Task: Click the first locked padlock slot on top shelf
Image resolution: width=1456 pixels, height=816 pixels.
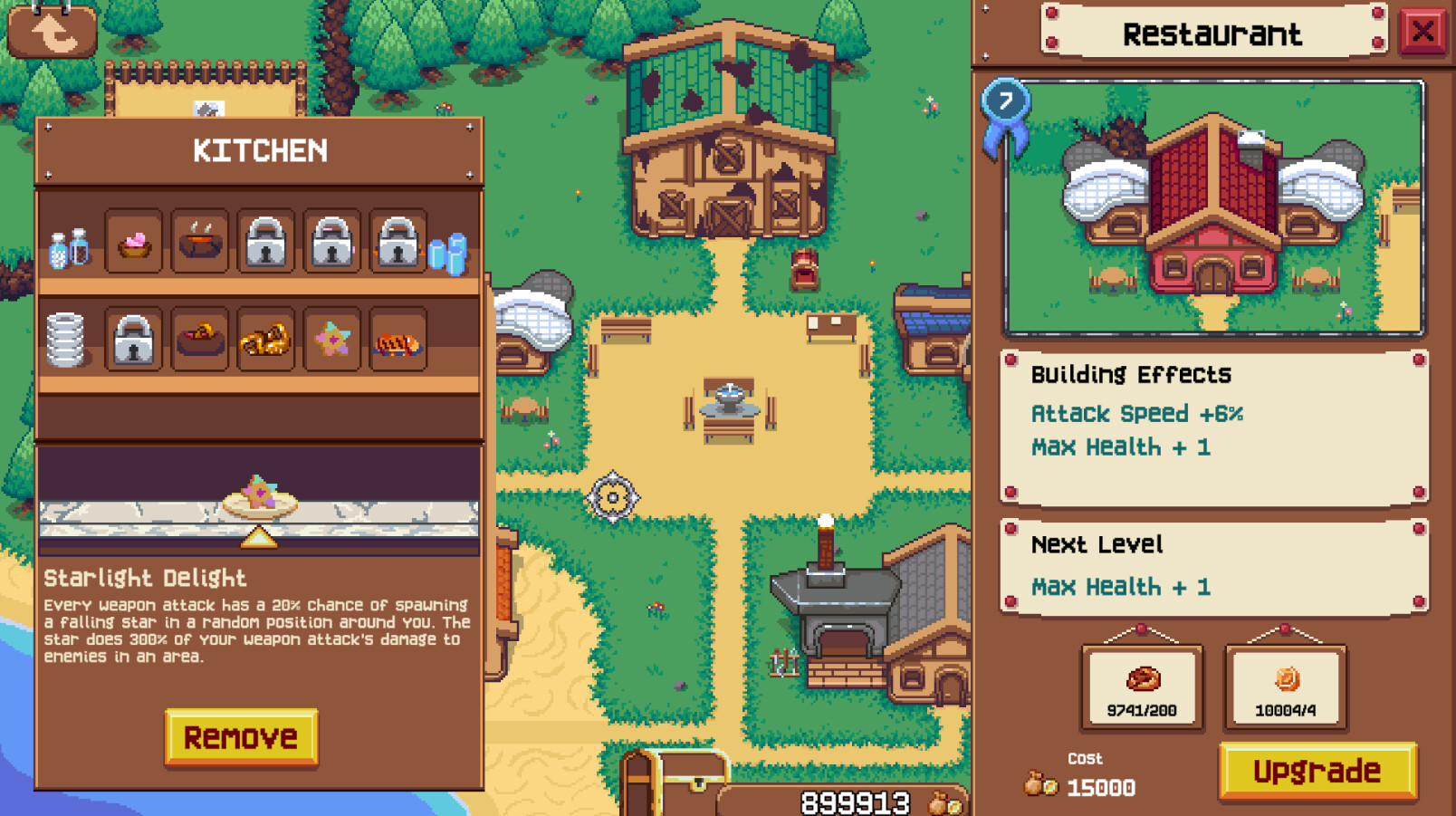Action: (266, 243)
